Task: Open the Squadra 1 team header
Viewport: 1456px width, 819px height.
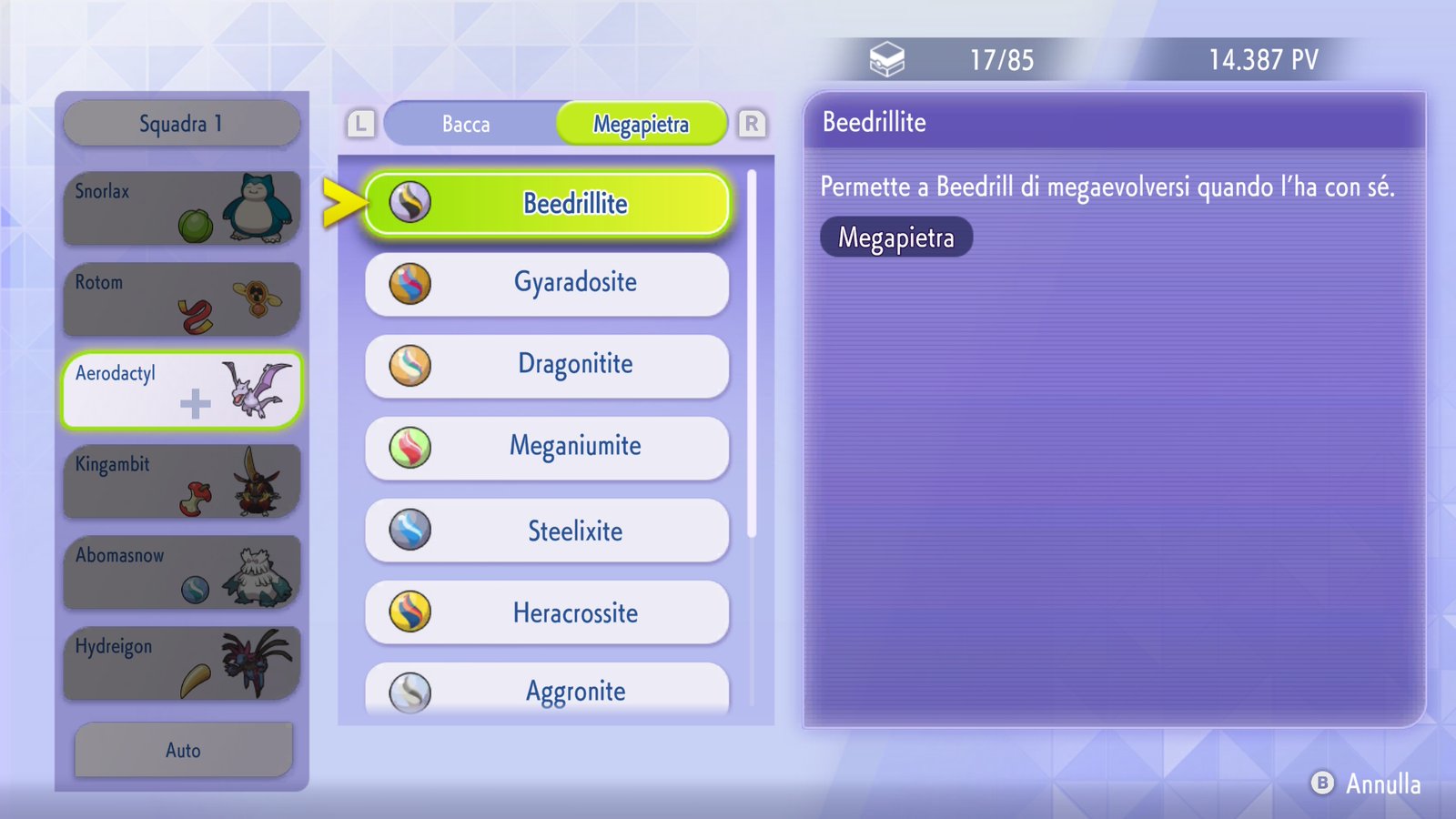Action: [x=182, y=124]
